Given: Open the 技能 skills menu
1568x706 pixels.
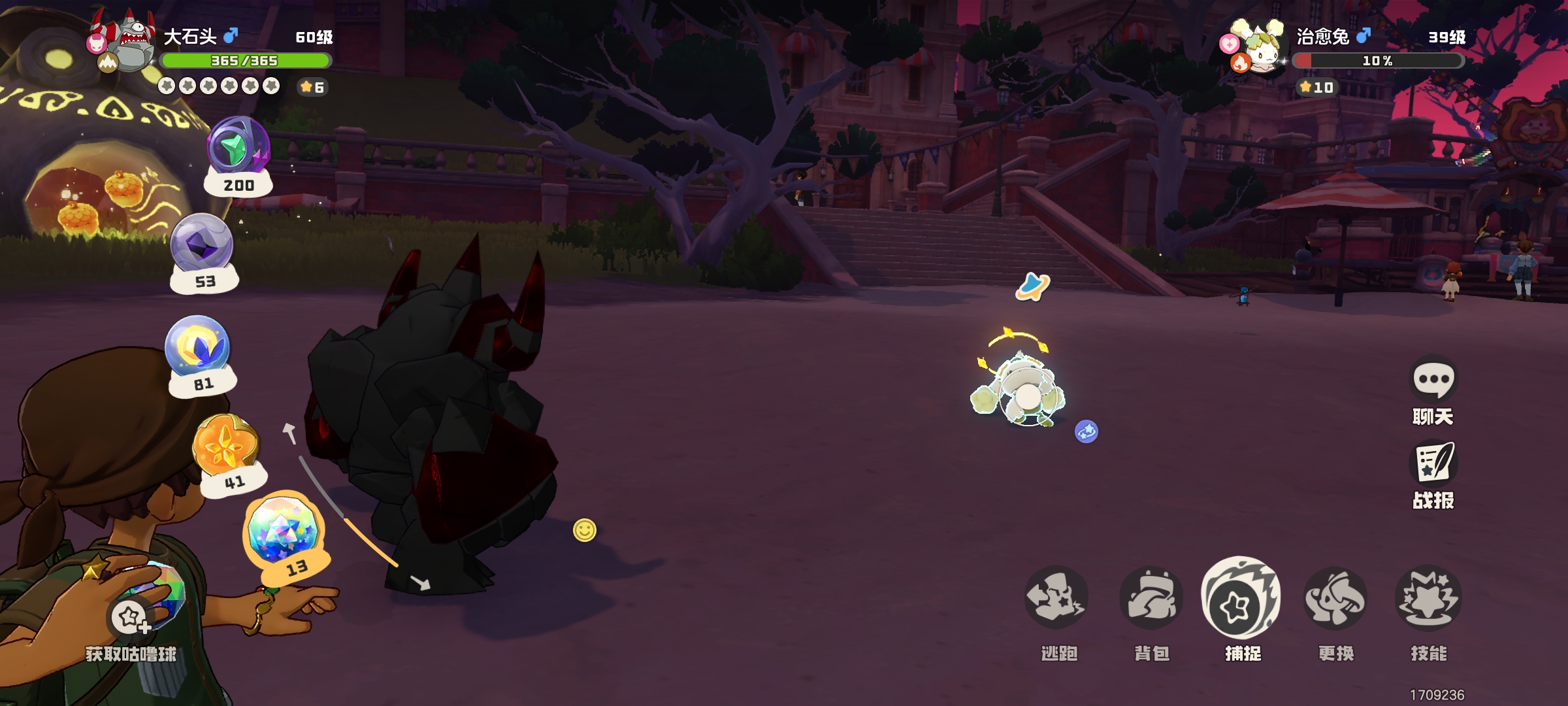Looking at the screenshot, I should pos(1428,598).
